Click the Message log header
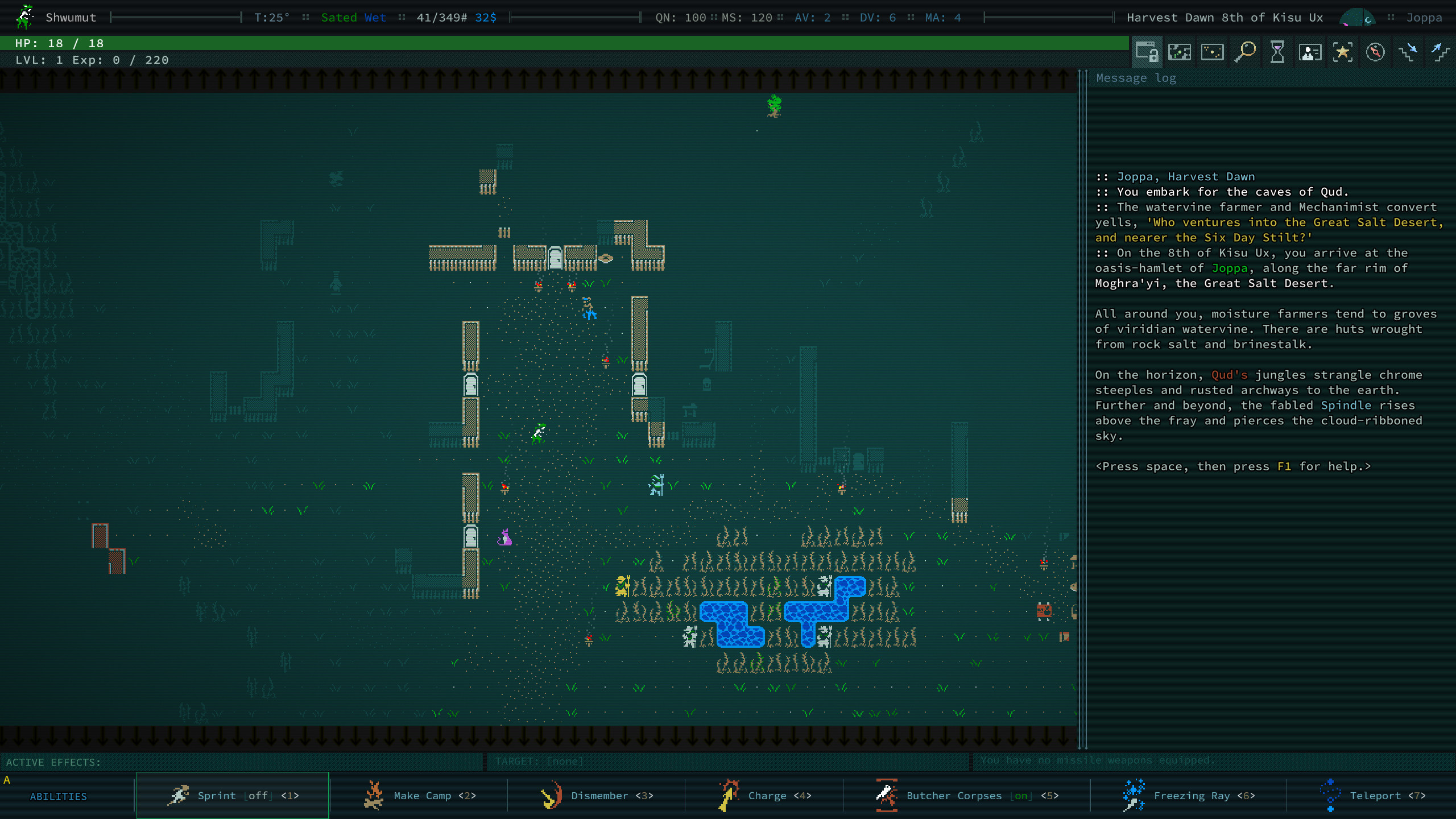Image resolution: width=1456 pixels, height=819 pixels. 1136,78
